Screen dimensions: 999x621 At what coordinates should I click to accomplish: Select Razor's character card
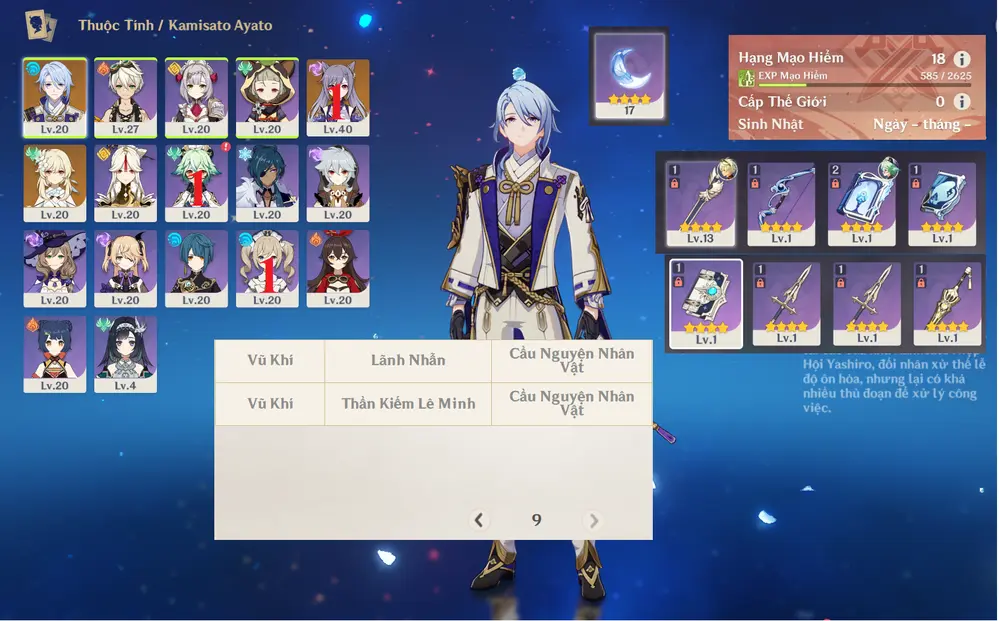(x=338, y=182)
